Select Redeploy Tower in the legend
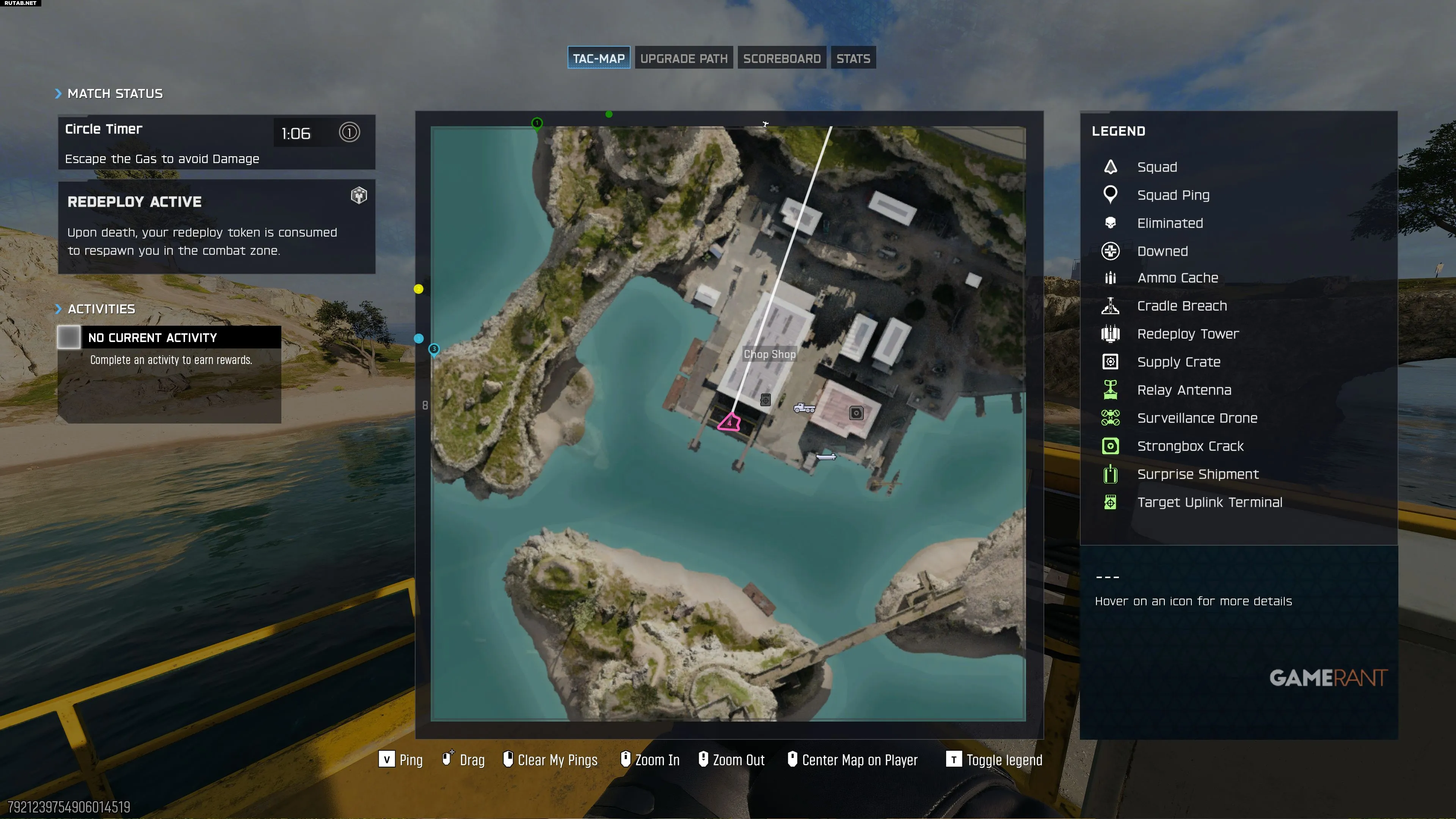 (1188, 334)
